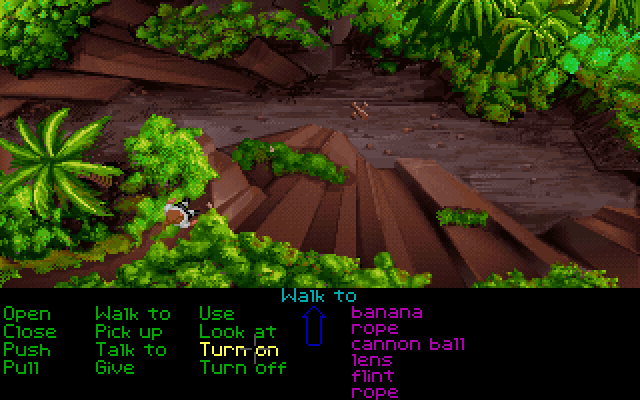Viewport: 640px width, 400px height.
Task: Select the lens from the inventory
Action: pyautogui.click(x=372, y=361)
